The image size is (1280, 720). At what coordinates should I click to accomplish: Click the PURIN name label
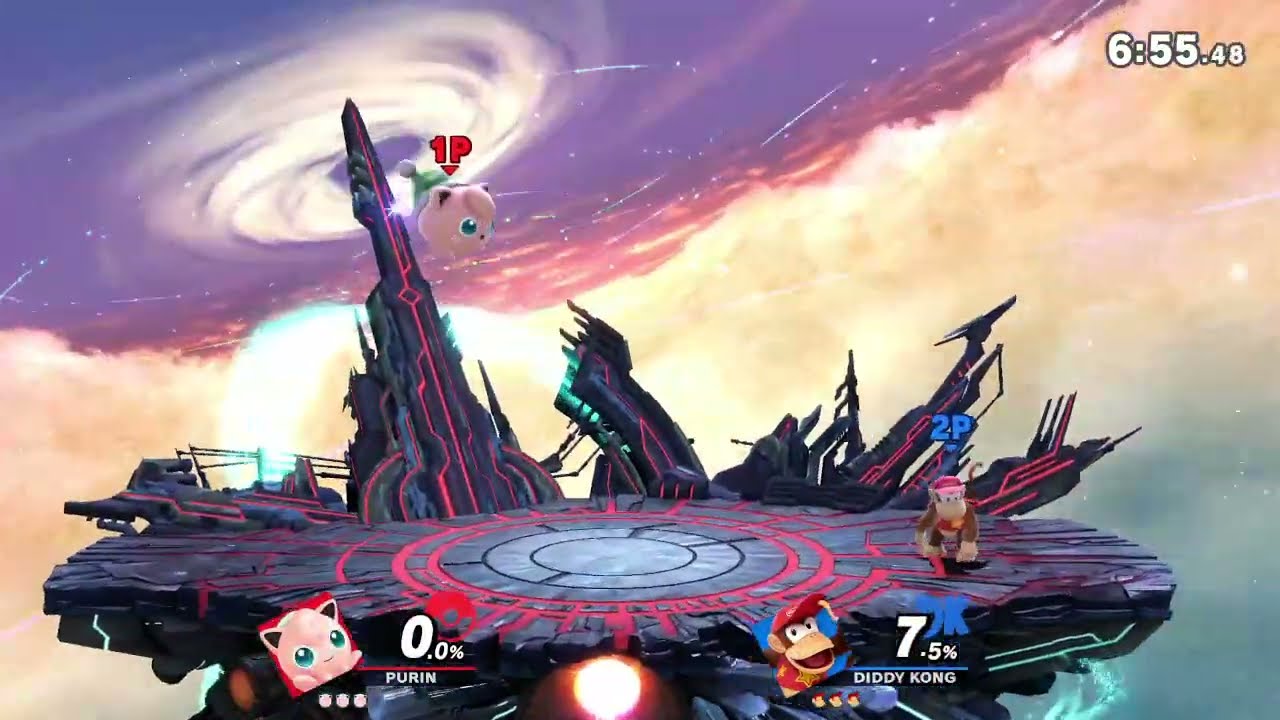(x=411, y=677)
